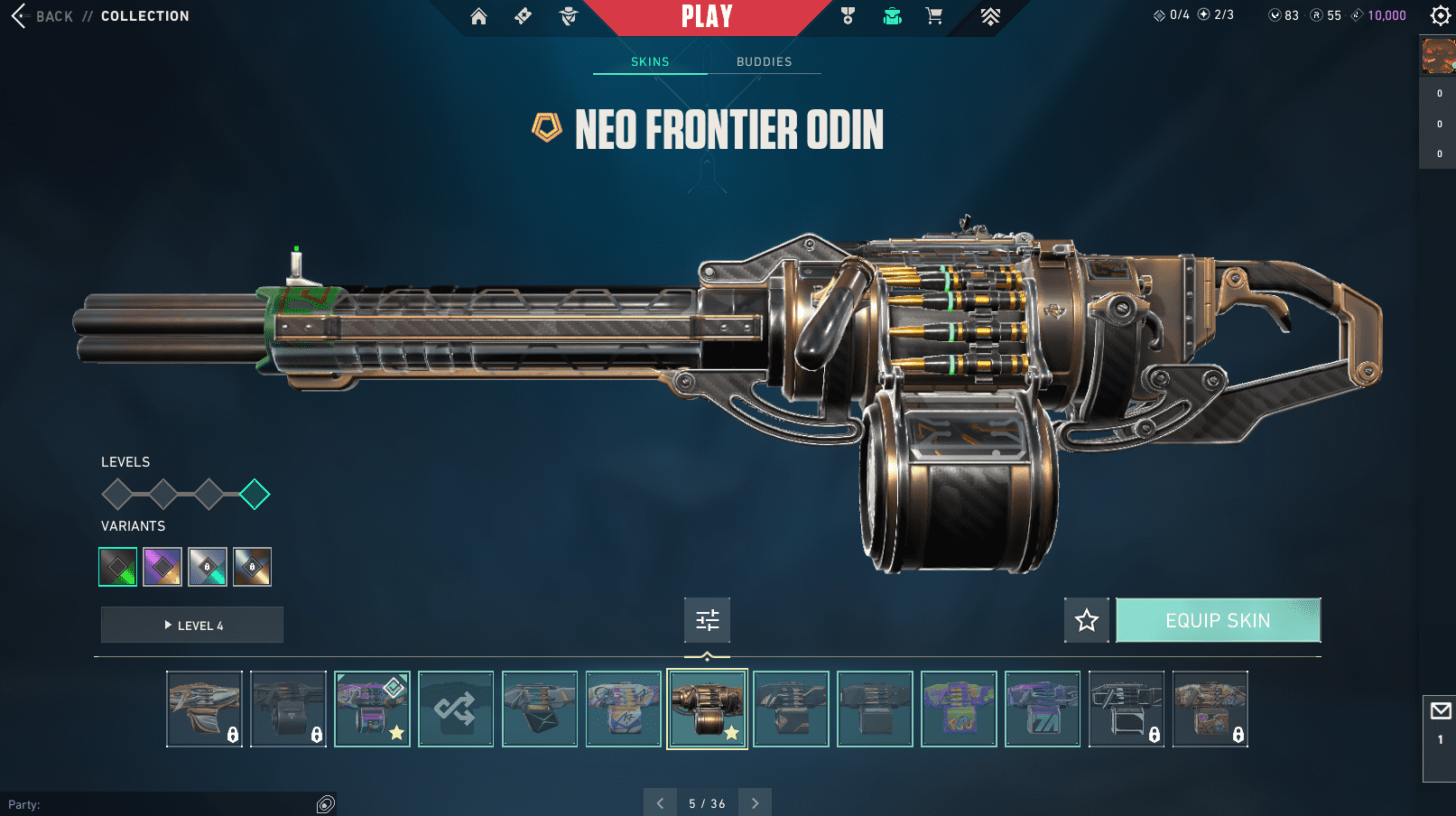Image resolution: width=1456 pixels, height=816 pixels.
Task: Open the battle pass chevron icon
Action: 990,16
